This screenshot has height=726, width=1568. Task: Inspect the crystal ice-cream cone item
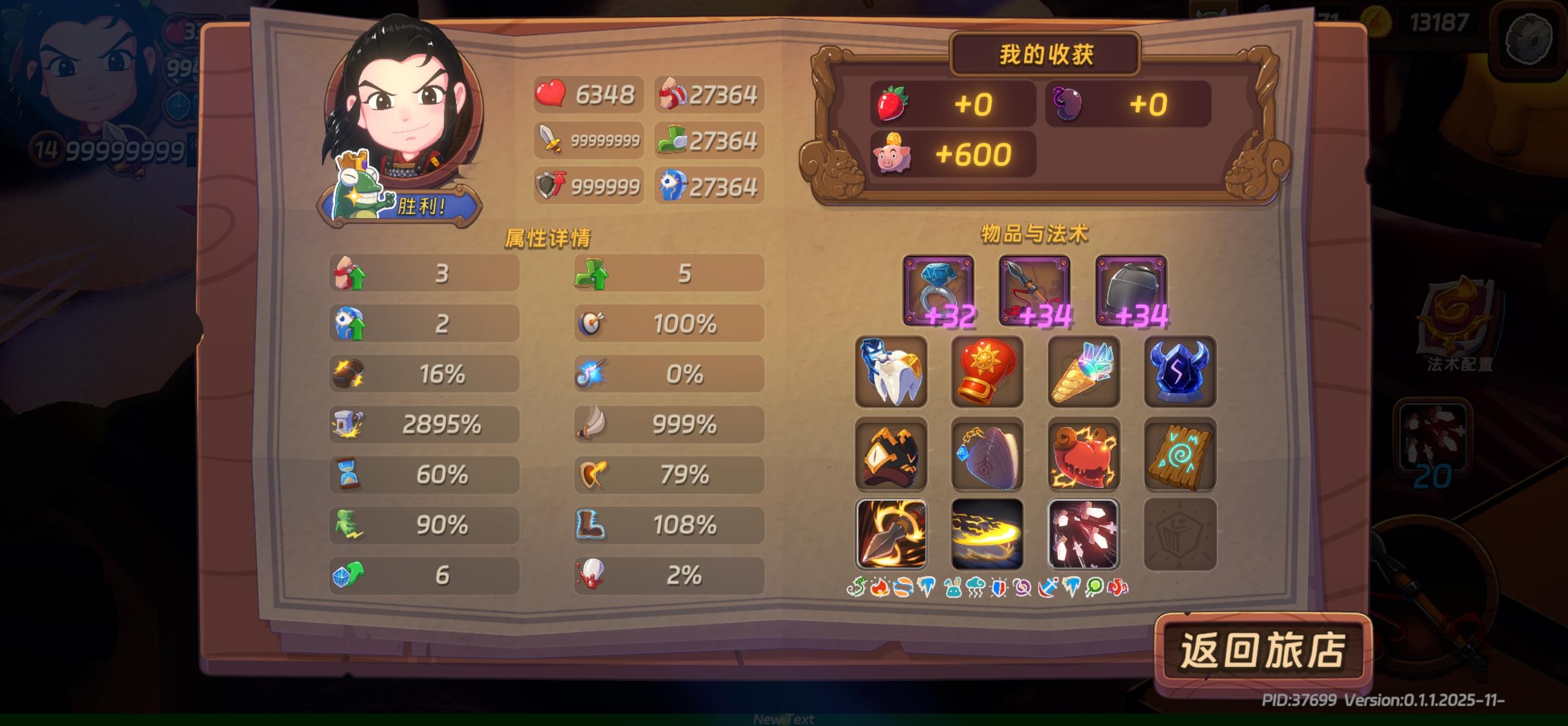pyautogui.click(x=1083, y=372)
